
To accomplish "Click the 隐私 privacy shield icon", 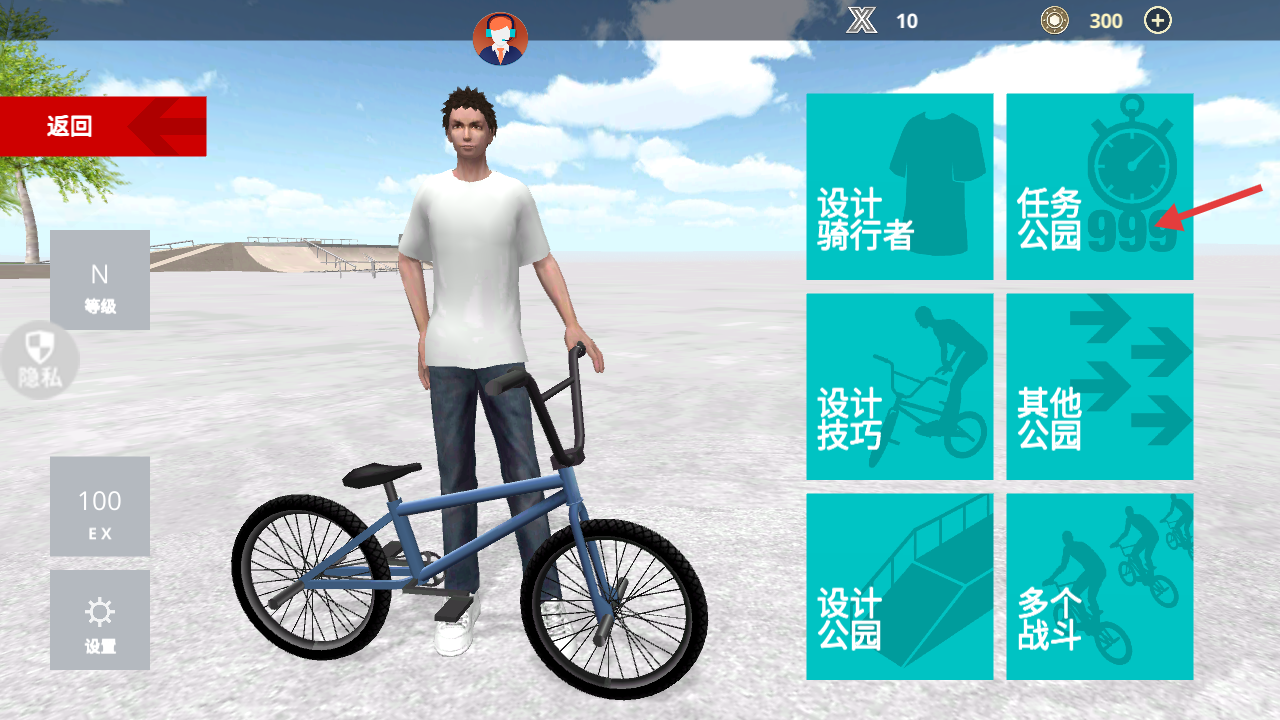I will (x=40, y=360).
